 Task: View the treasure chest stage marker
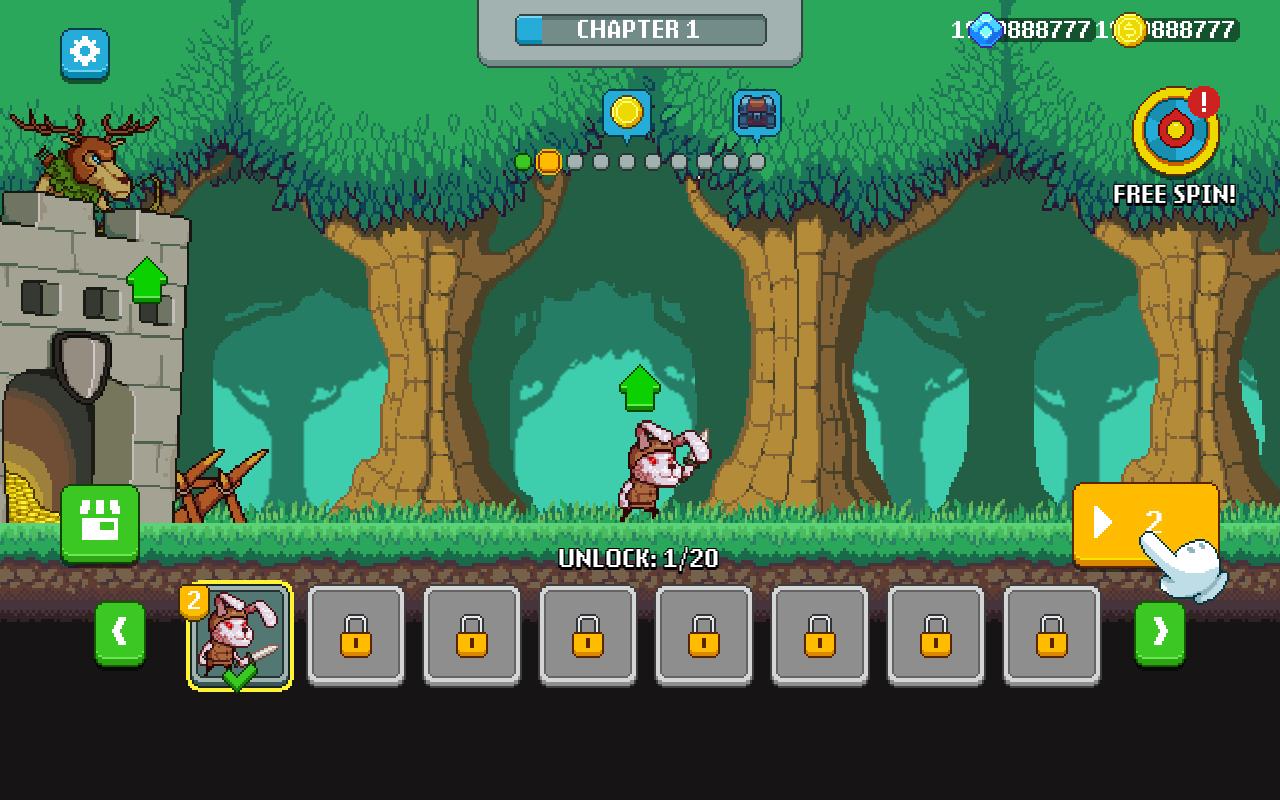(757, 114)
